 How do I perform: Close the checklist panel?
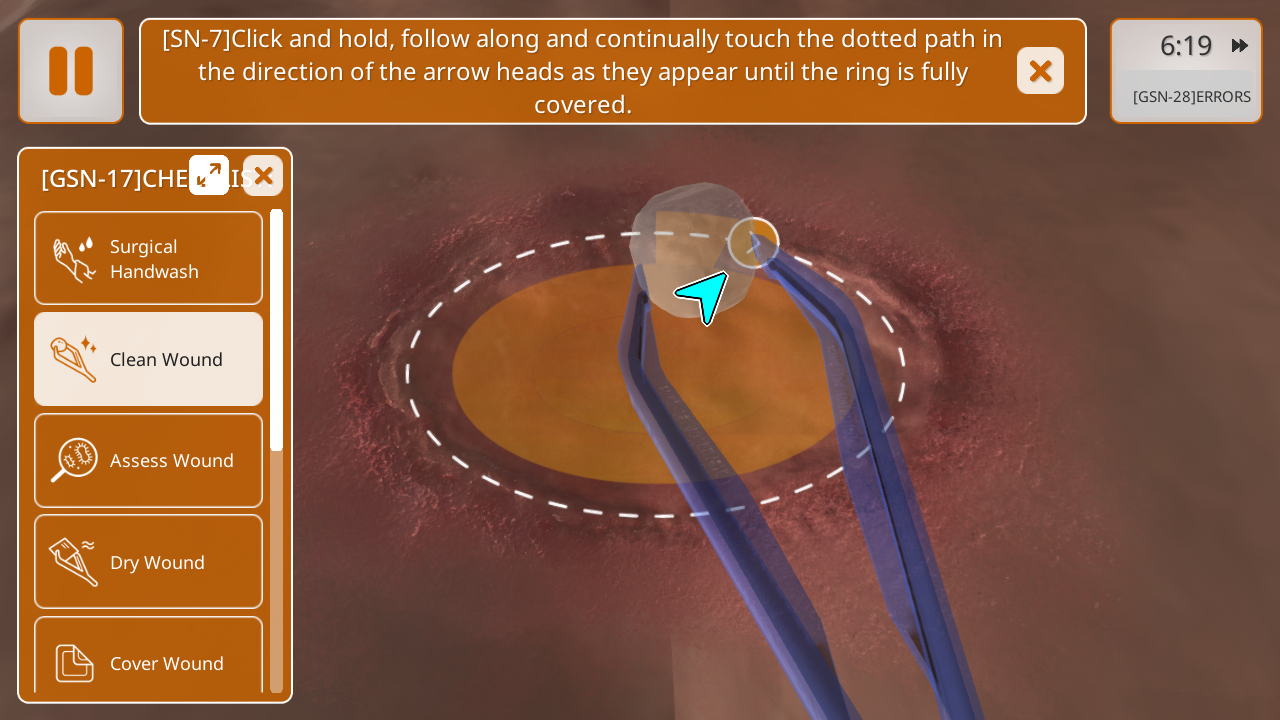point(263,176)
